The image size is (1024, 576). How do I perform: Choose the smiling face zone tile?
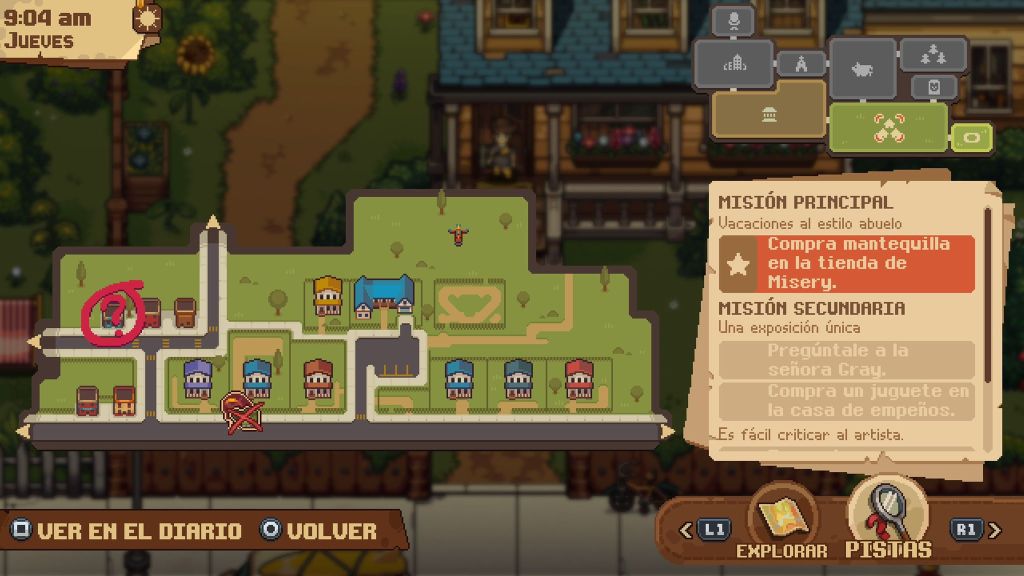[934, 88]
